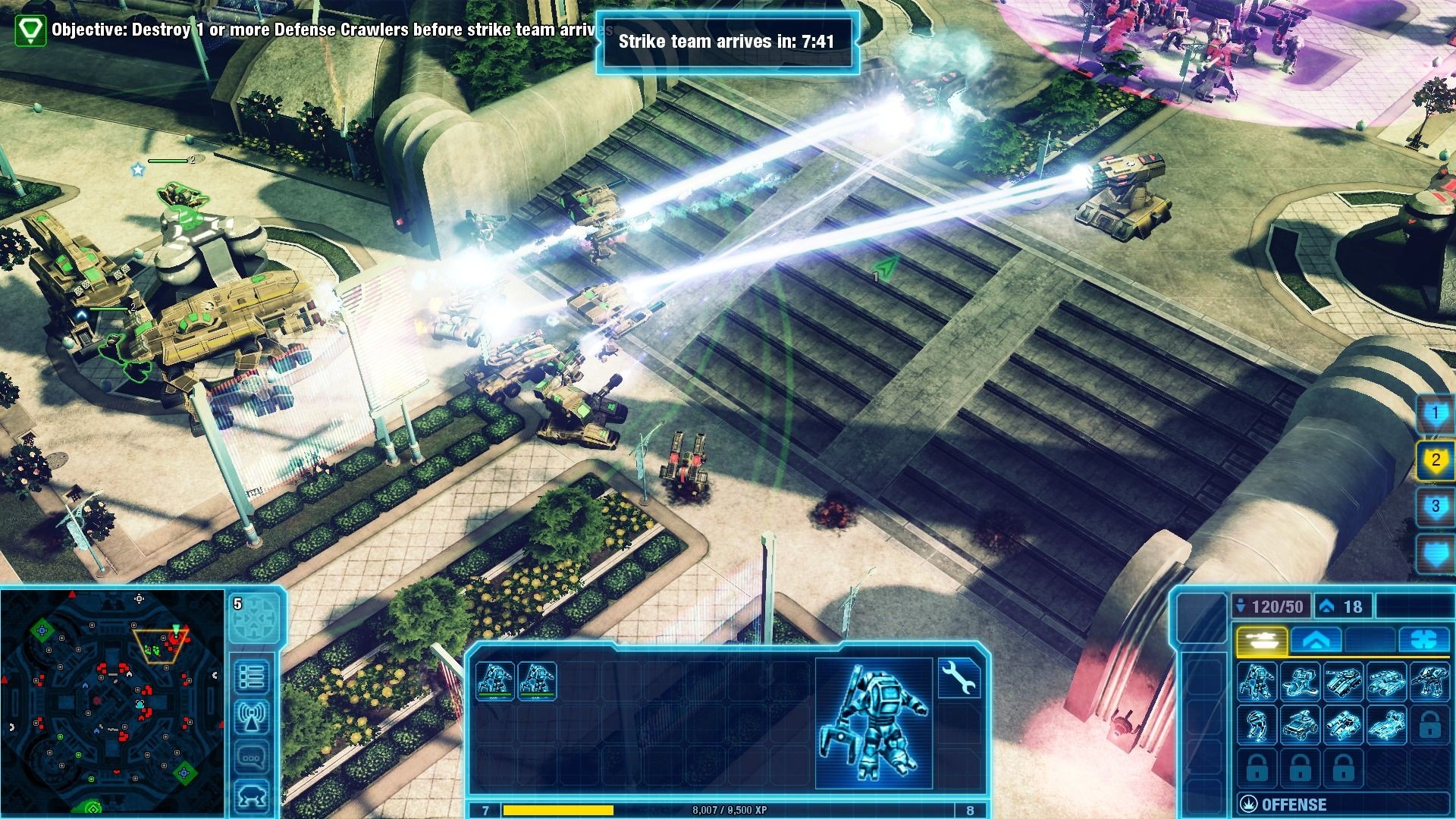Open the objectives list button
Viewport: 1456px width, 819px height.
(x=252, y=676)
